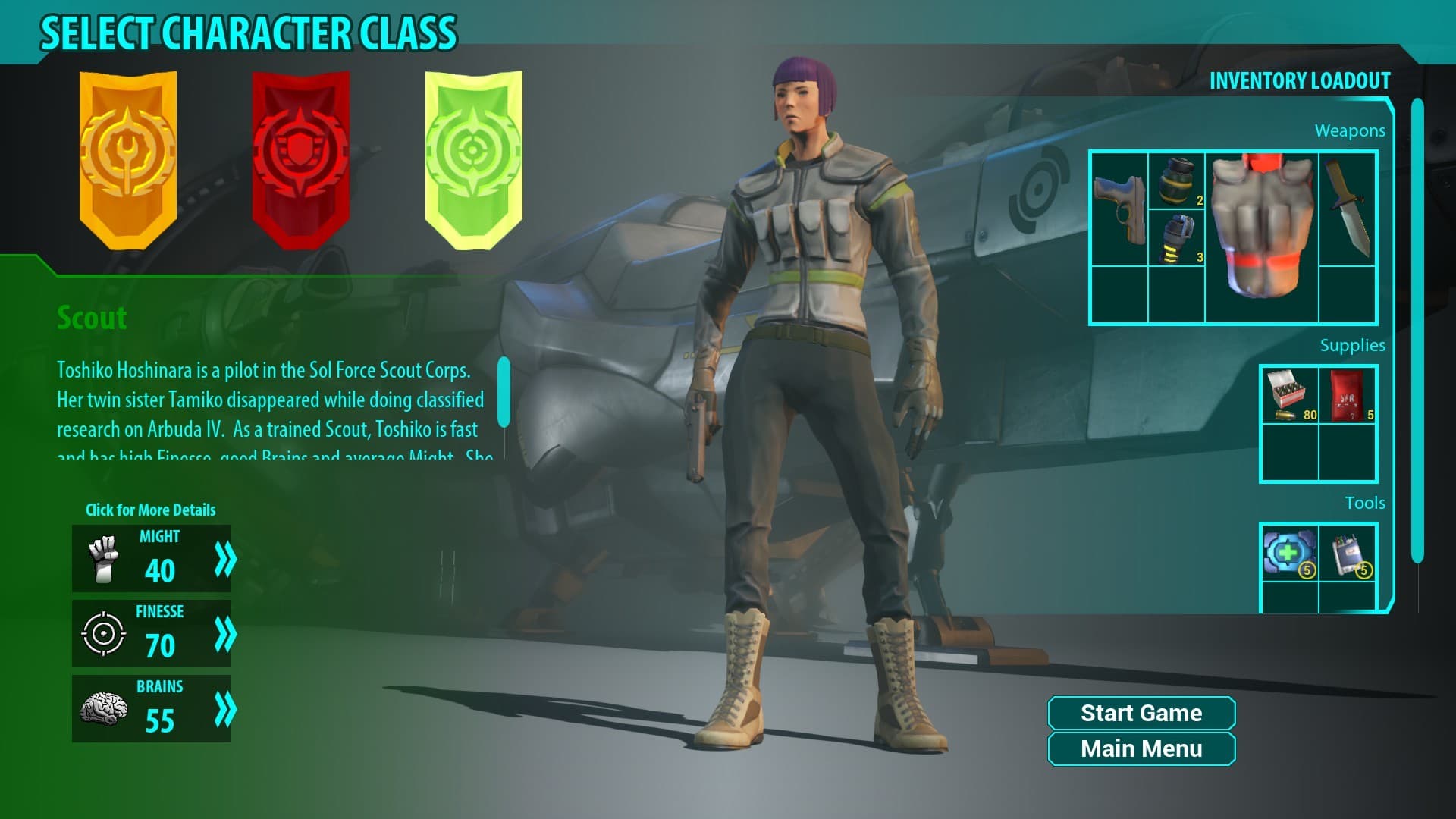The height and width of the screenshot is (819, 1456).
Task: Click the inventory loadout scrollbar
Action: pos(1417,331)
